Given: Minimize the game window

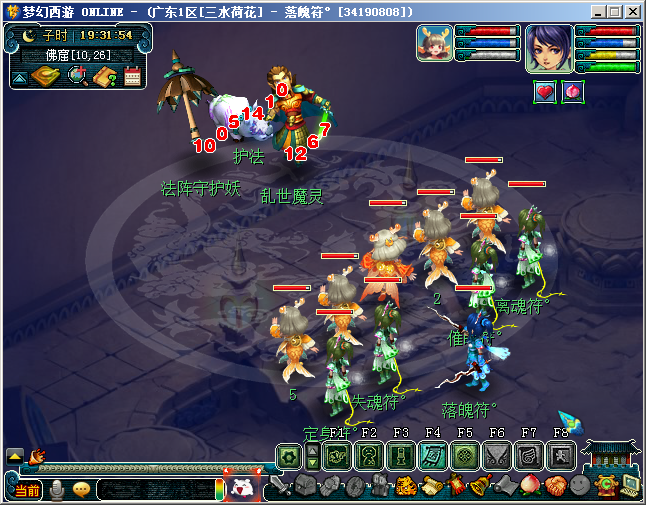Looking at the screenshot, I should [x=597, y=12].
